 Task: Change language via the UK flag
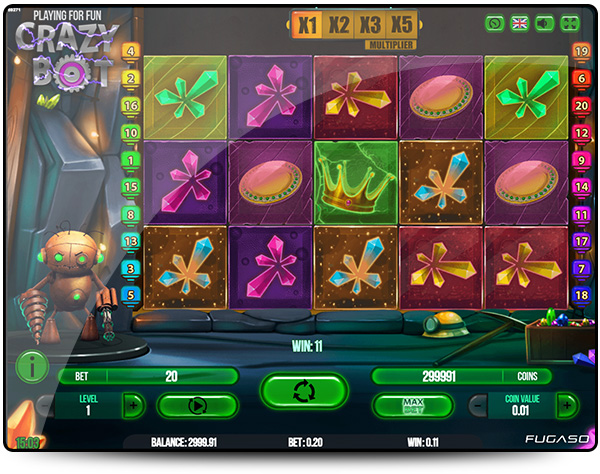click(520, 23)
